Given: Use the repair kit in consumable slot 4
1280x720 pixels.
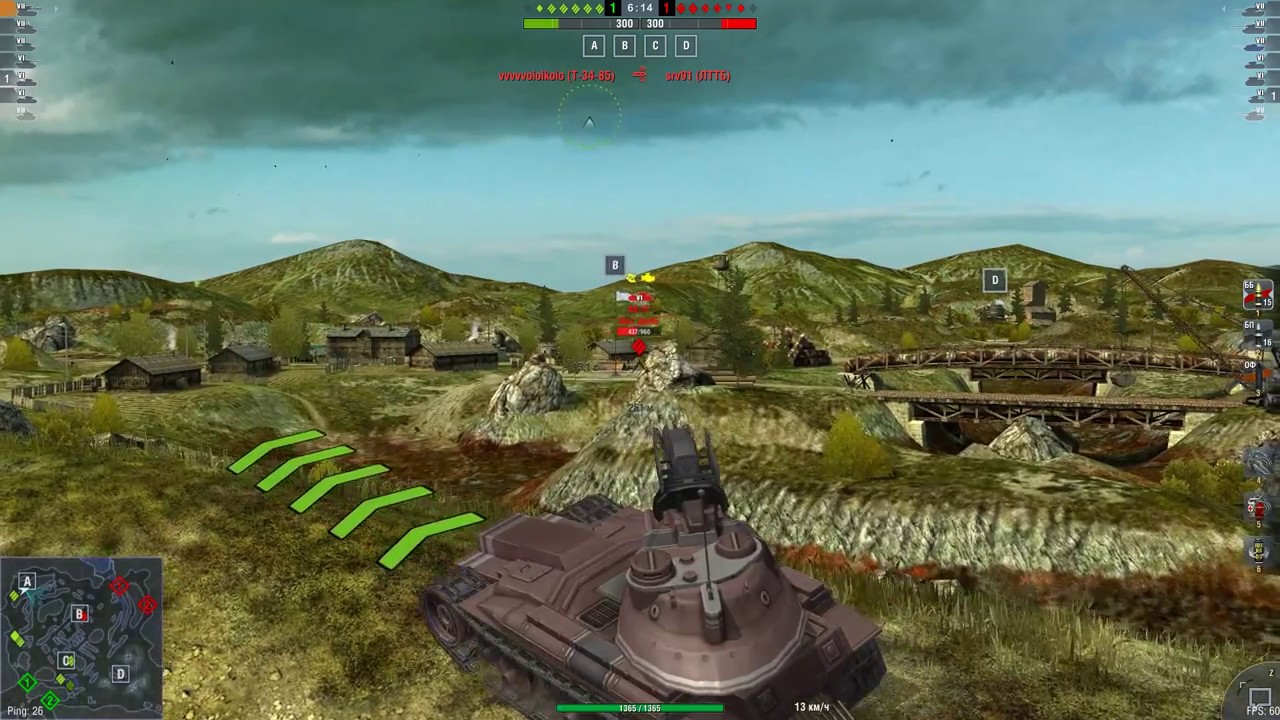Looking at the screenshot, I should click(1258, 462).
